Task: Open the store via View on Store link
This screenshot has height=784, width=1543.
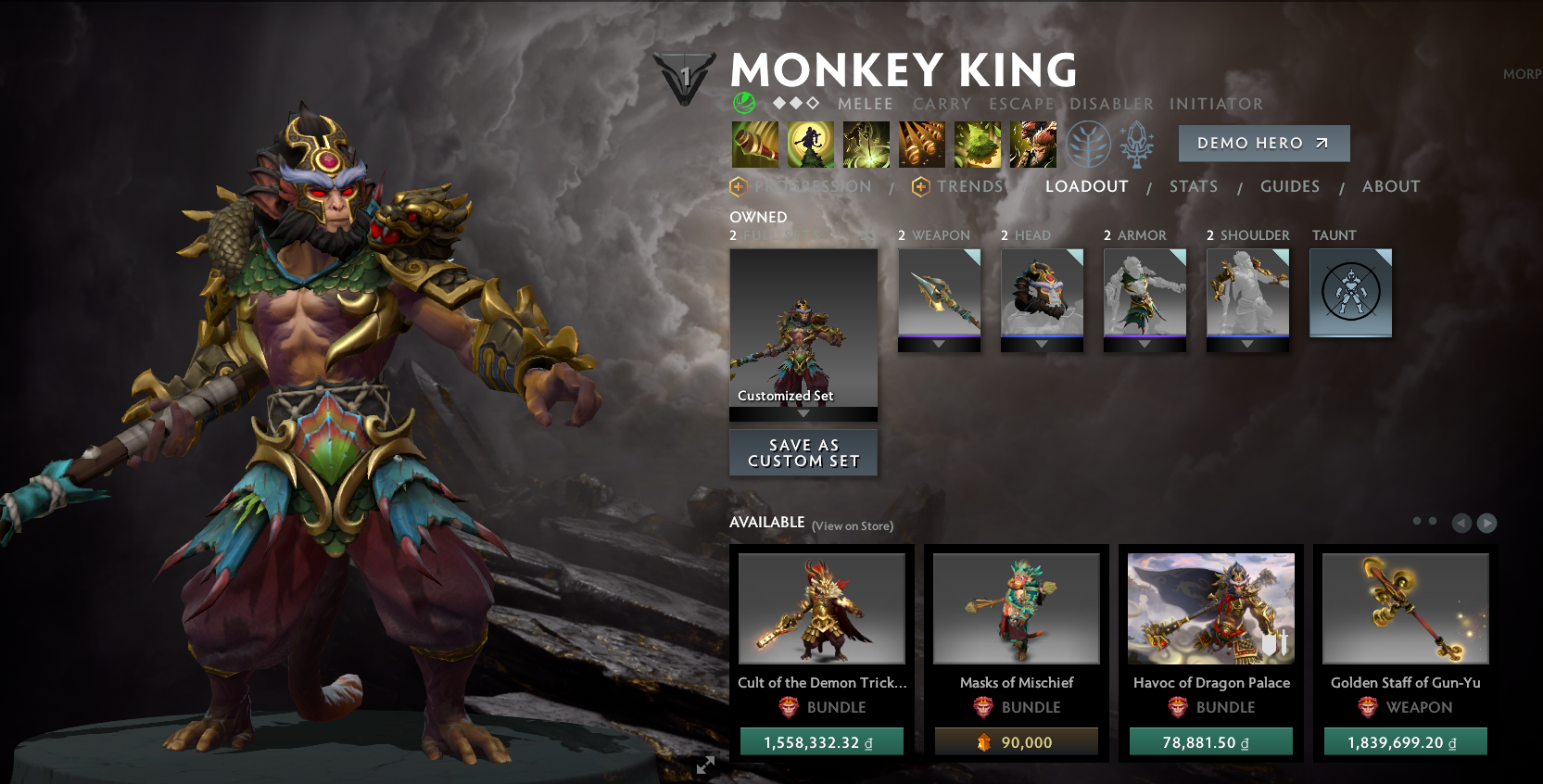Action: pos(851,525)
